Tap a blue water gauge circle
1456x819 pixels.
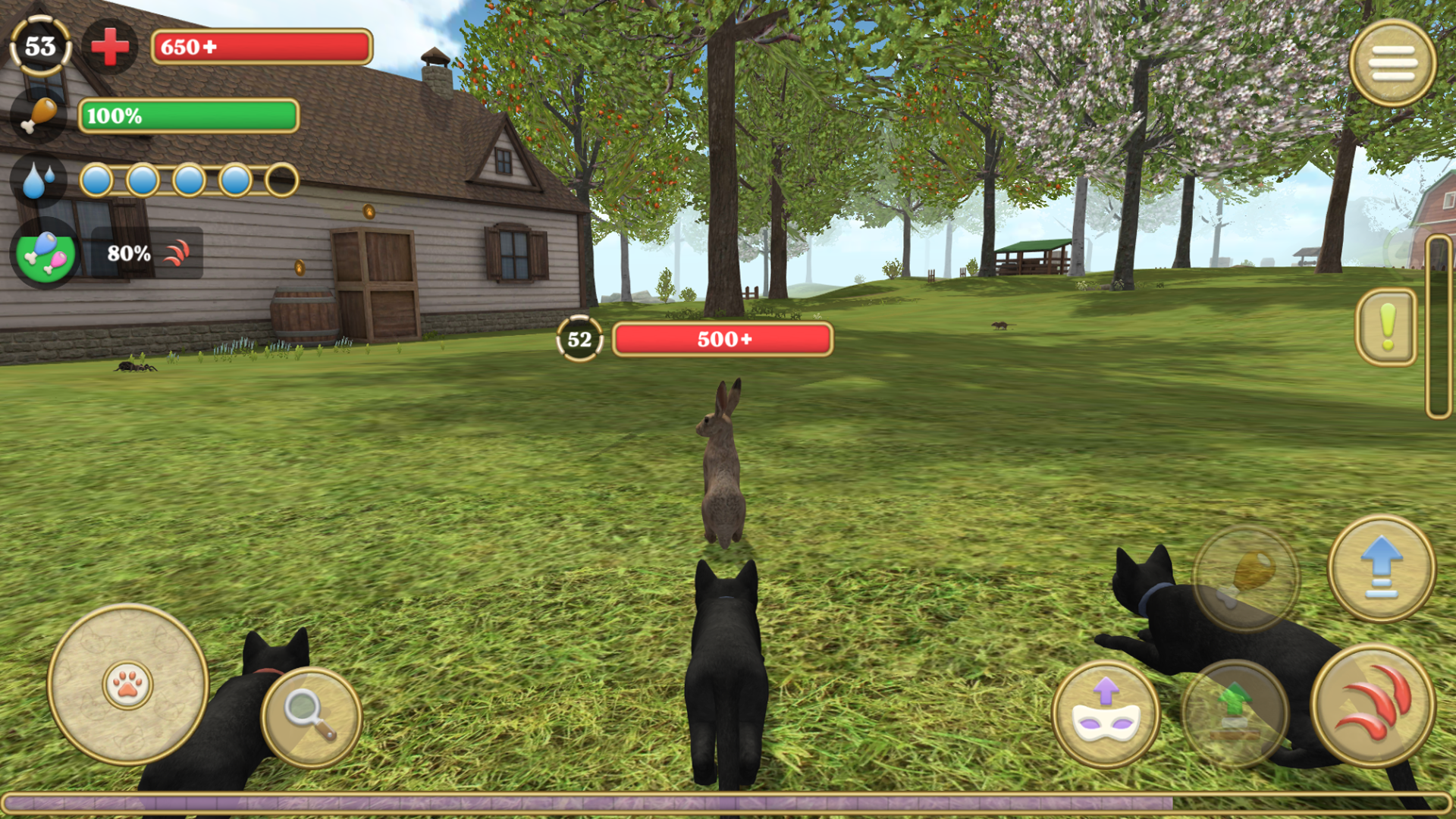[x=99, y=179]
